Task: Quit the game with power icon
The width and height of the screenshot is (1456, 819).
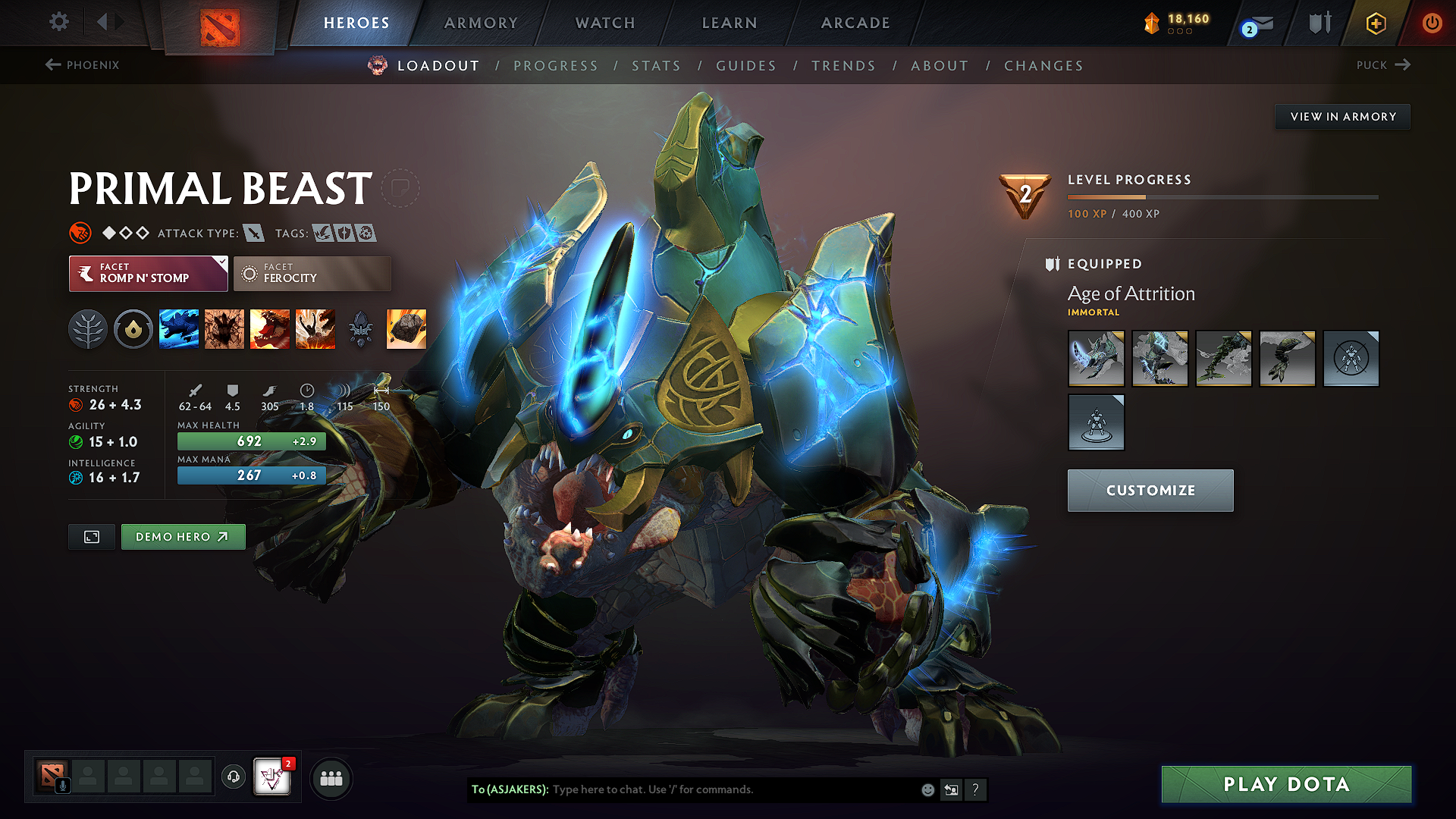Action: tap(1432, 23)
